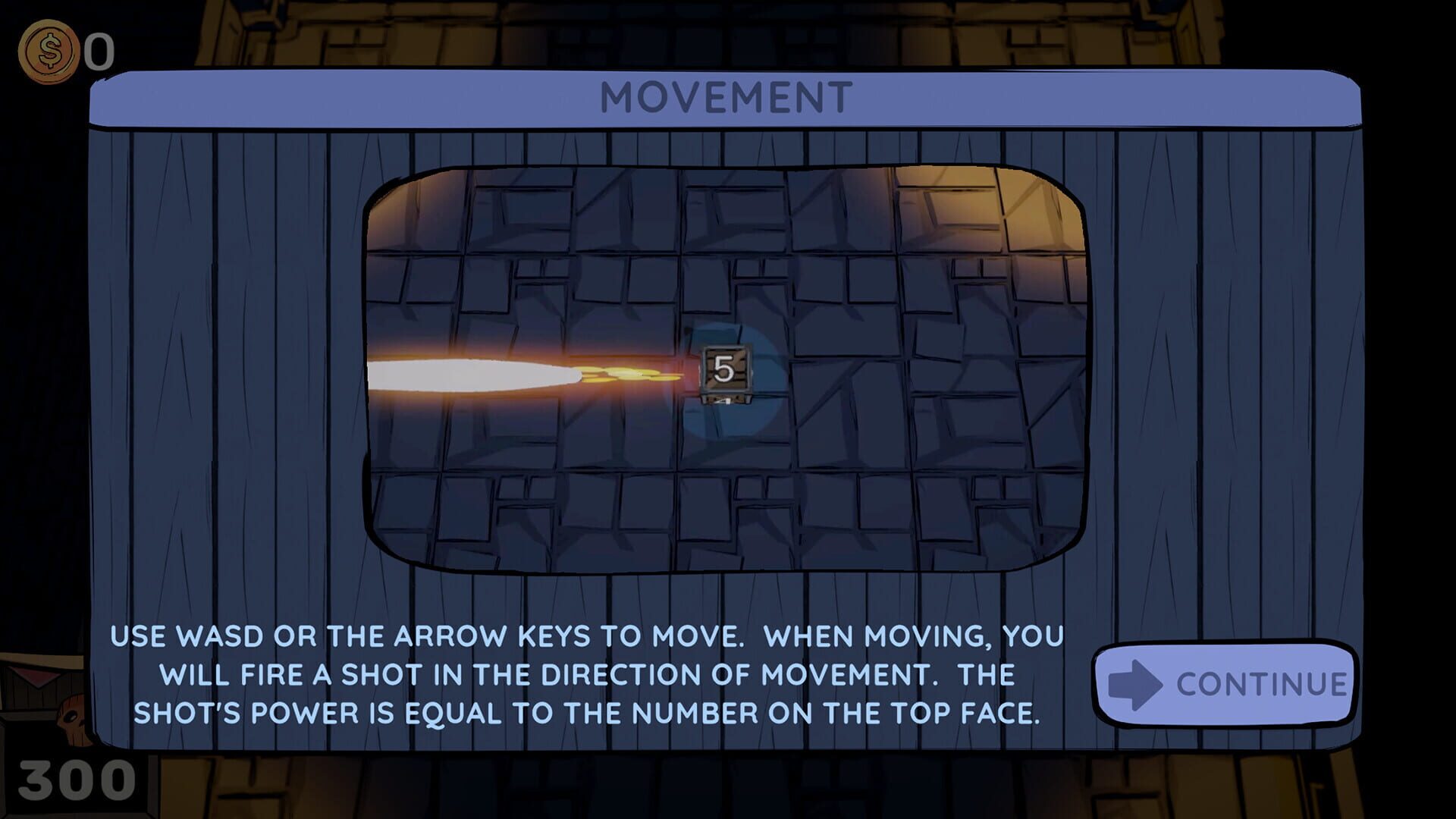Click the MOVEMENT header text
1456x819 pixels.
[726, 96]
